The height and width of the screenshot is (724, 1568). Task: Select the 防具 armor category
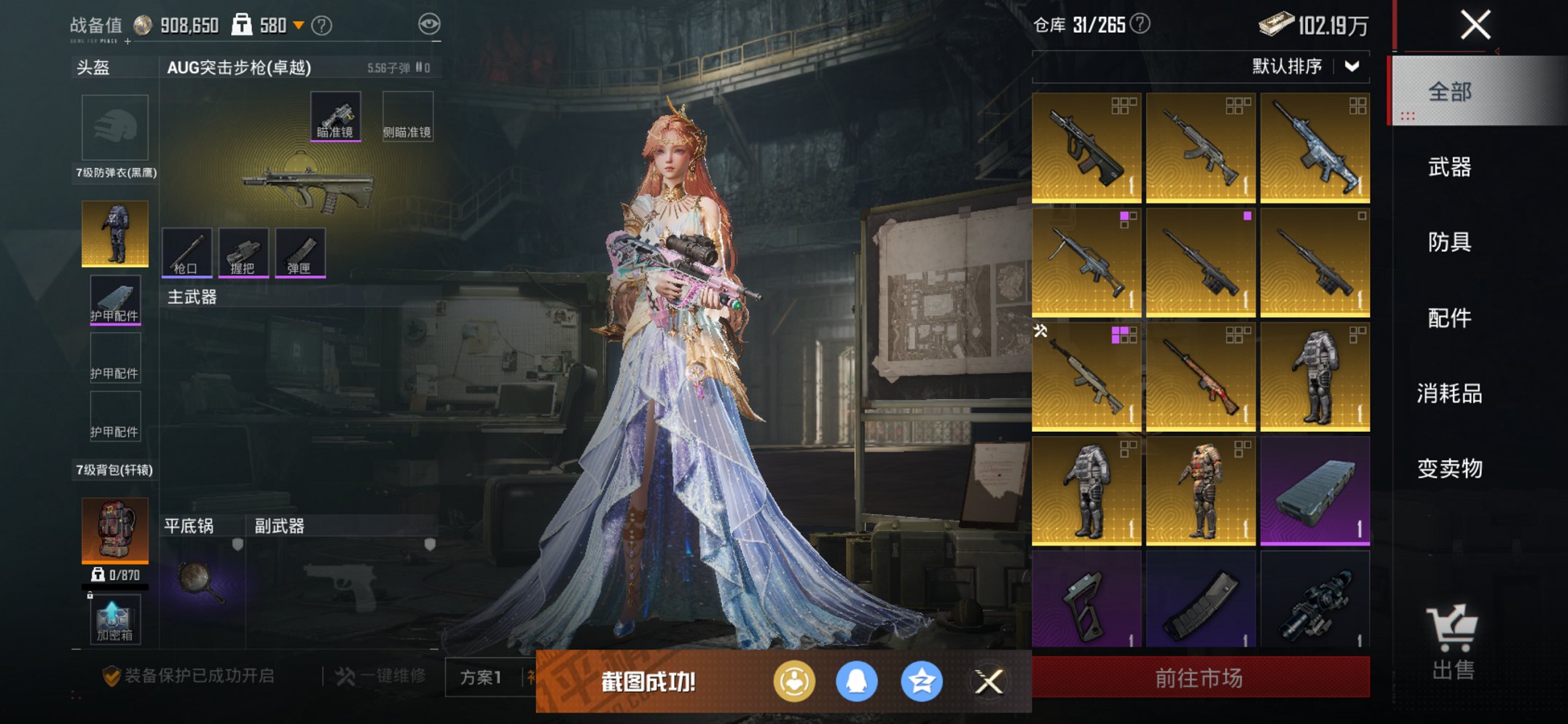point(1449,243)
